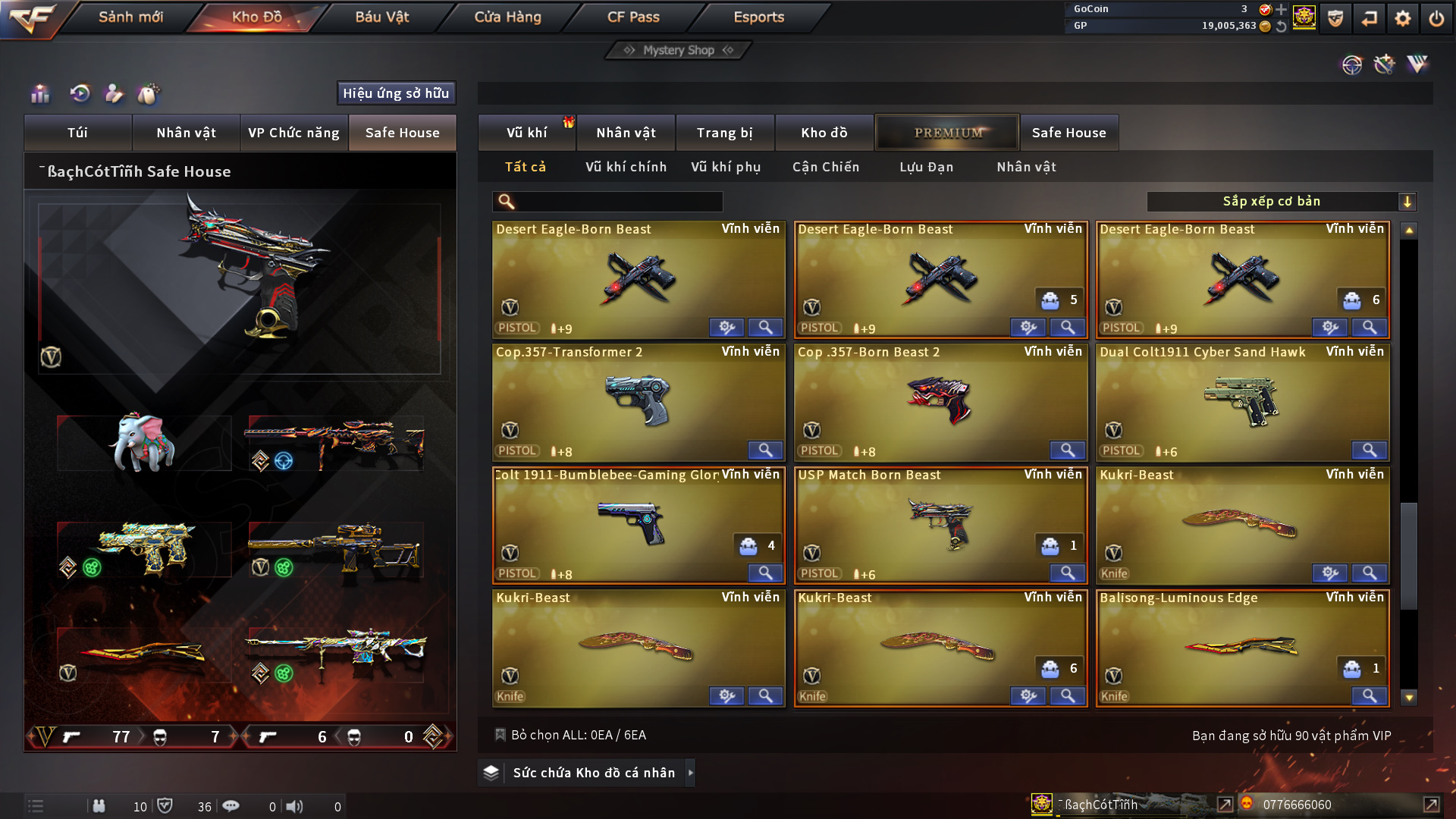Viewport: 1456px width, 819px height.
Task: Select the Trang bị tab
Action: (724, 133)
